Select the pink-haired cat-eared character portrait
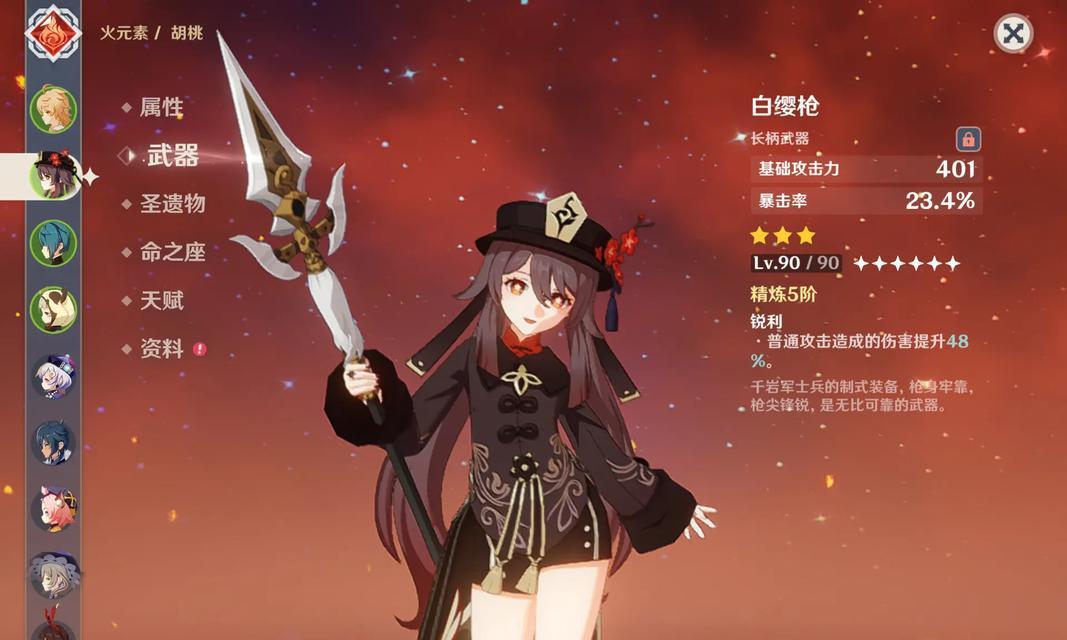 click(53, 508)
